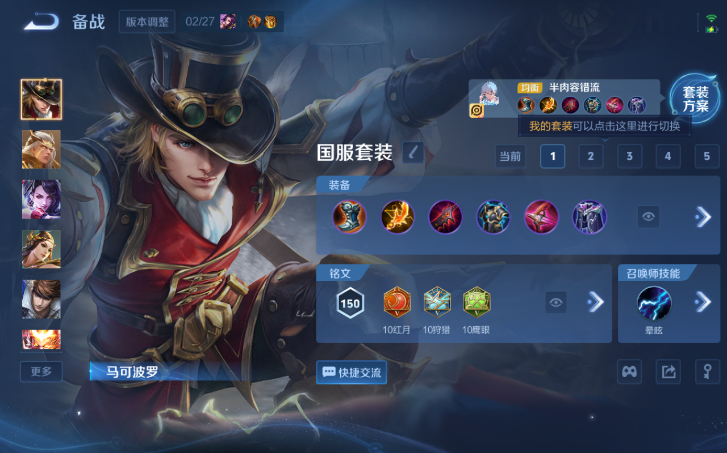
Task: Select build preset tab 3
Action: (x=629, y=156)
